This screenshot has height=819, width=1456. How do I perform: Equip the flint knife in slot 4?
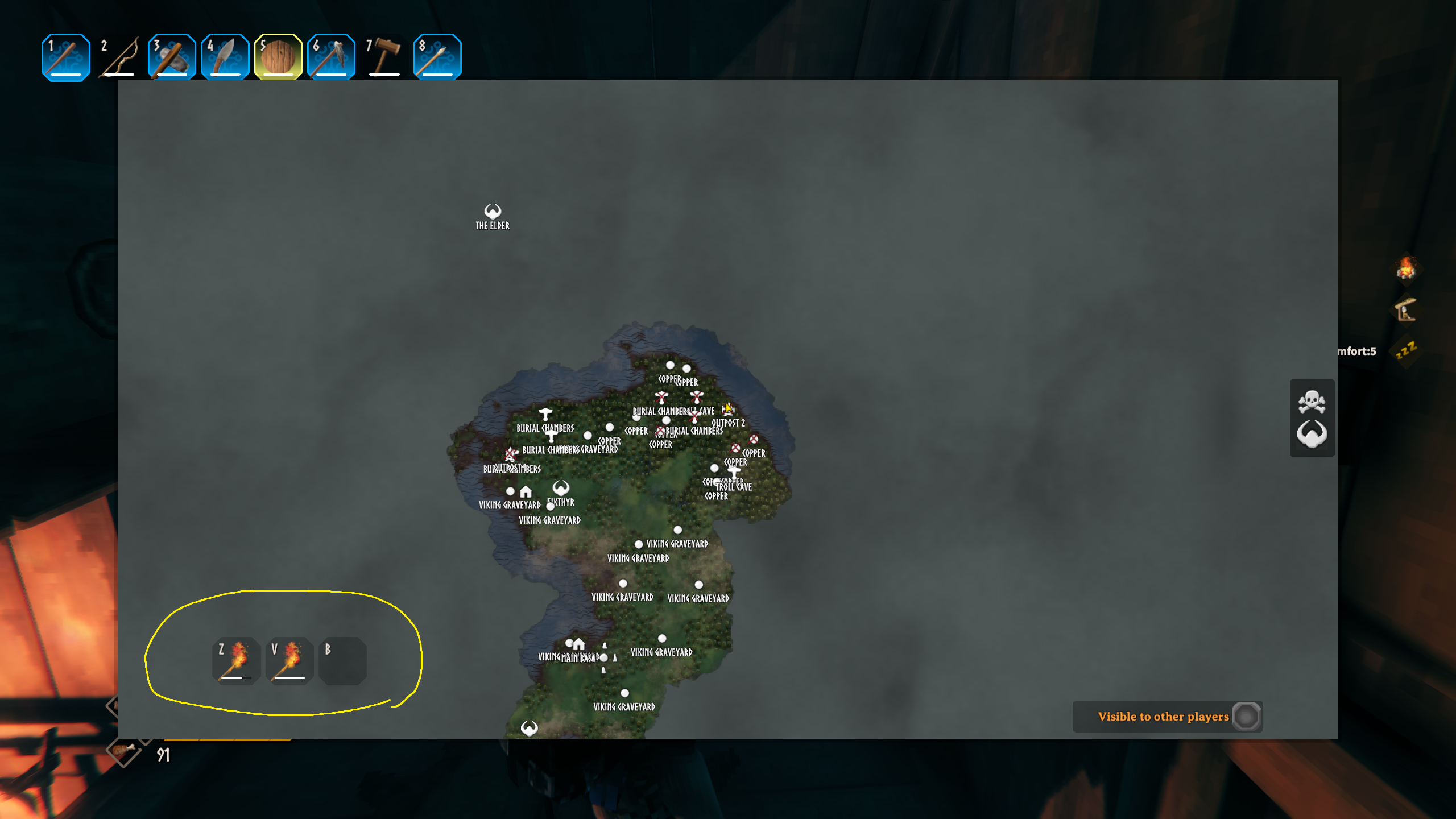point(225,55)
